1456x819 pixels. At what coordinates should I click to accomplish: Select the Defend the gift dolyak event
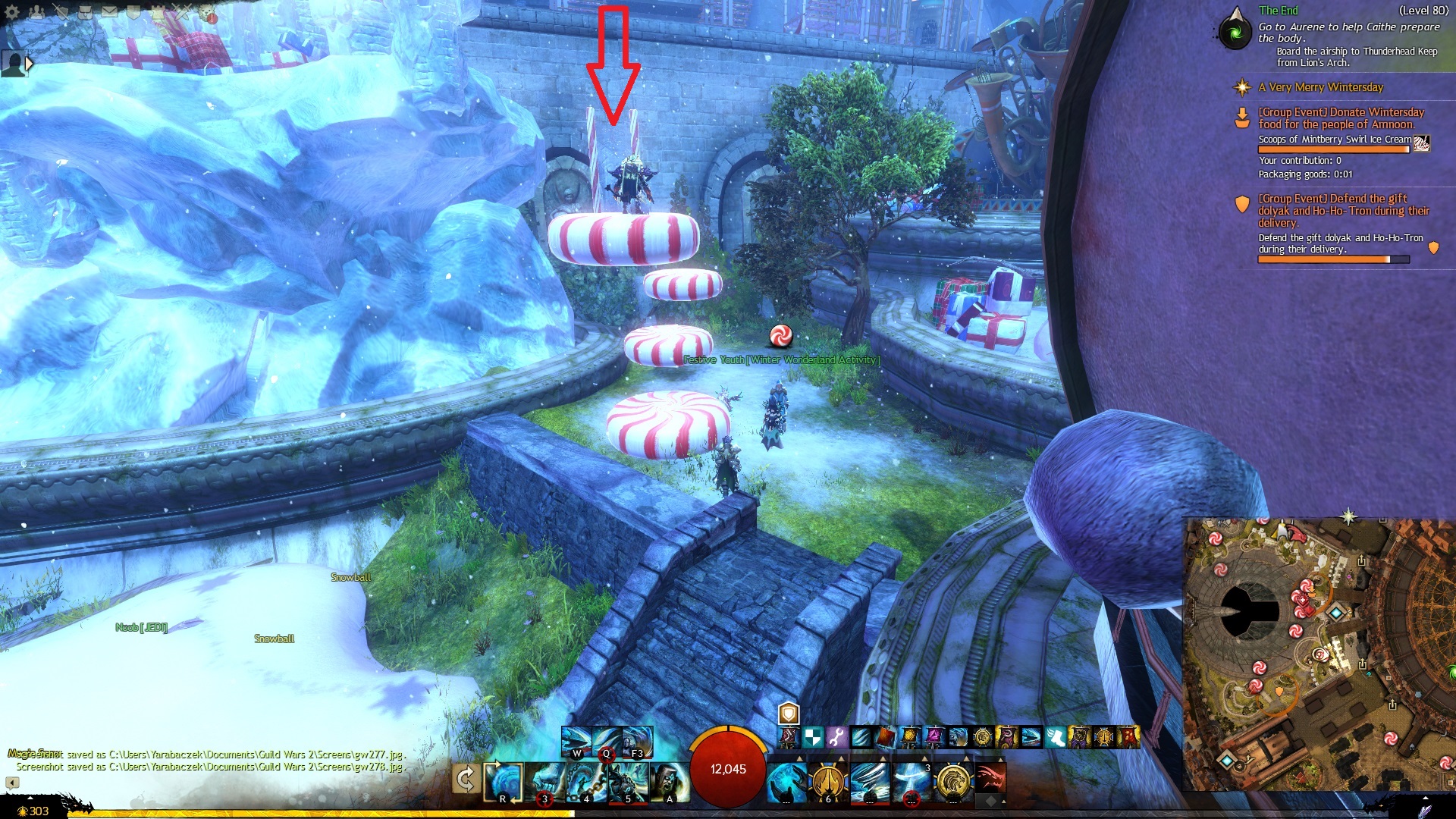(1342, 210)
